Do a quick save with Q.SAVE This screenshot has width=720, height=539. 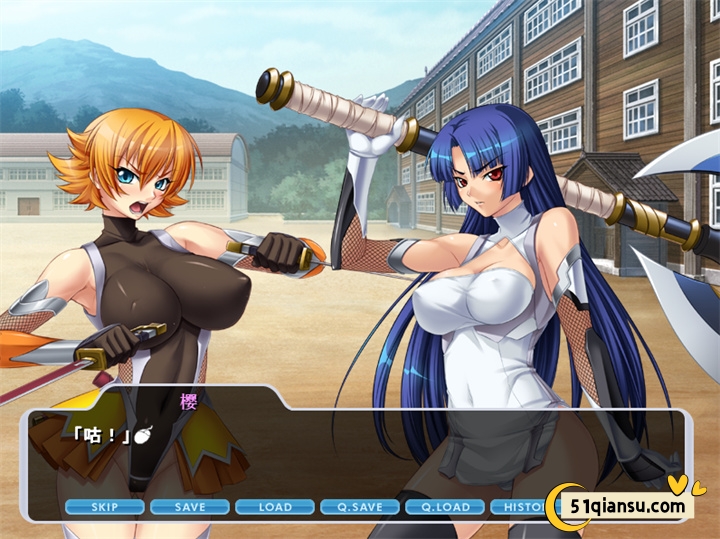coord(360,507)
